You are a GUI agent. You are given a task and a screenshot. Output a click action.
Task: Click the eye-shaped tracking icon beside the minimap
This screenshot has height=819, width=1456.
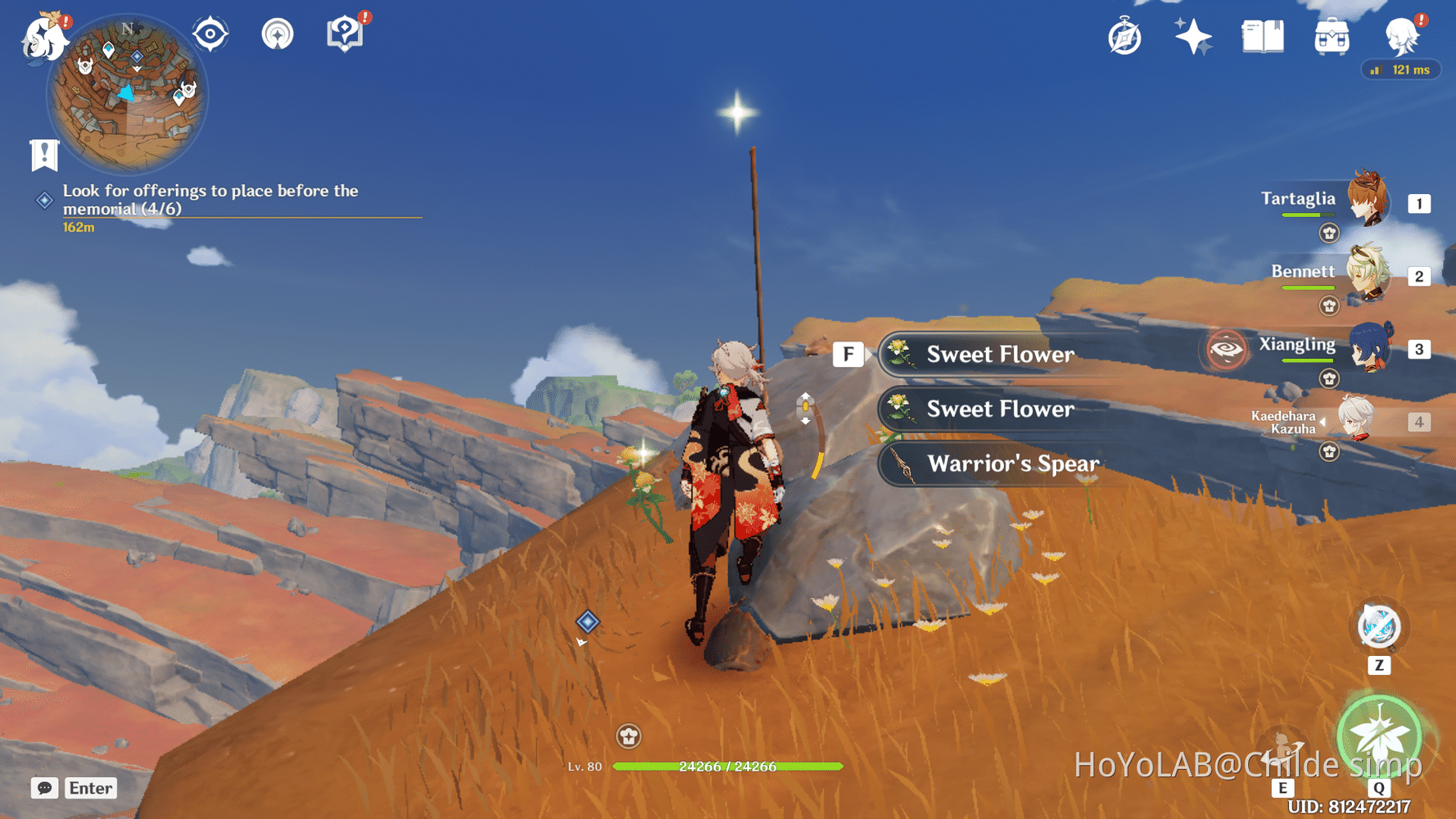(210, 34)
